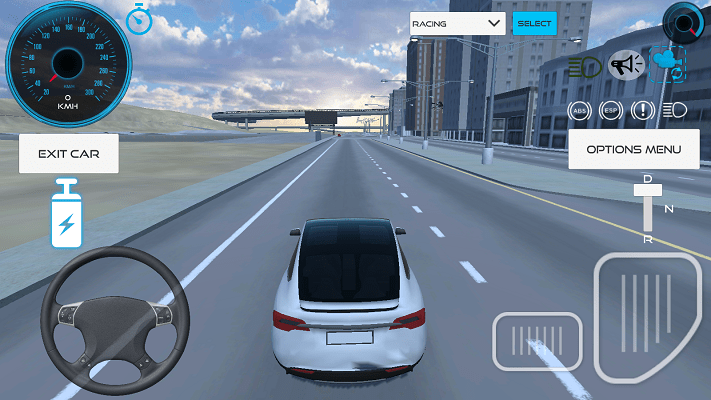The height and width of the screenshot is (400, 711).
Task: Activate the exclamation mark handbrake icon
Action: click(643, 110)
